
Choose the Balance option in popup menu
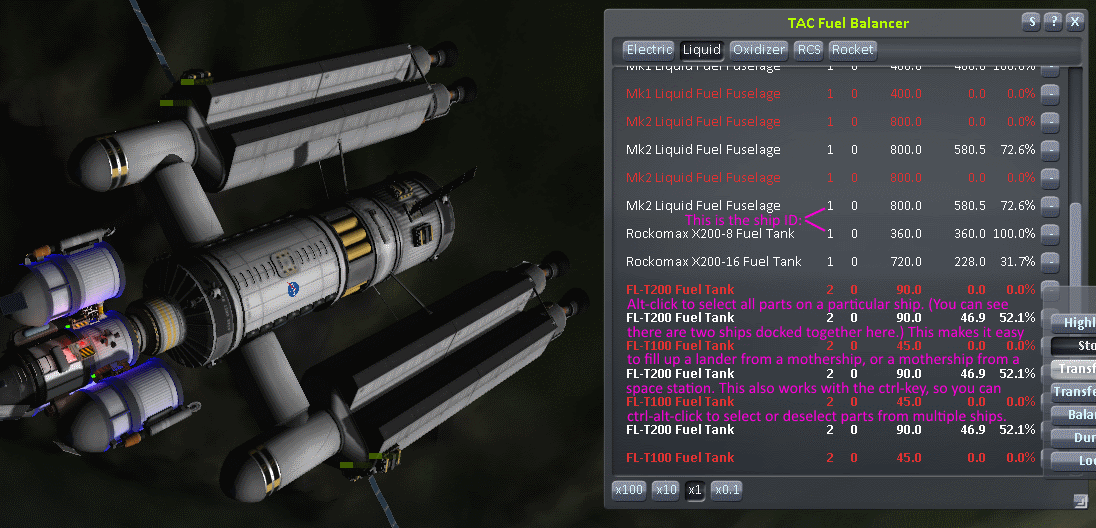coord(1074,414)
